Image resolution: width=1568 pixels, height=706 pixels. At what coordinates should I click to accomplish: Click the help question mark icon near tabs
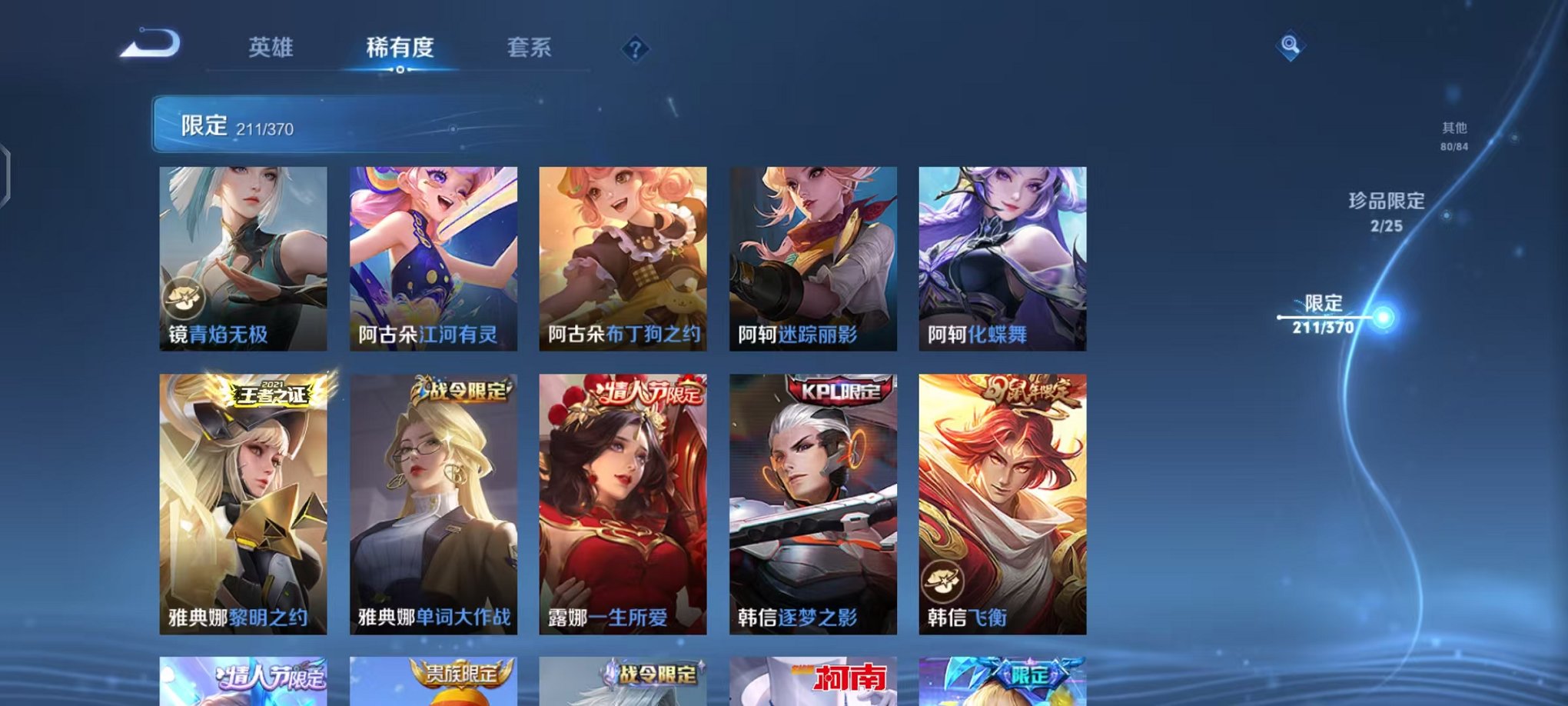tap(634, 48)
